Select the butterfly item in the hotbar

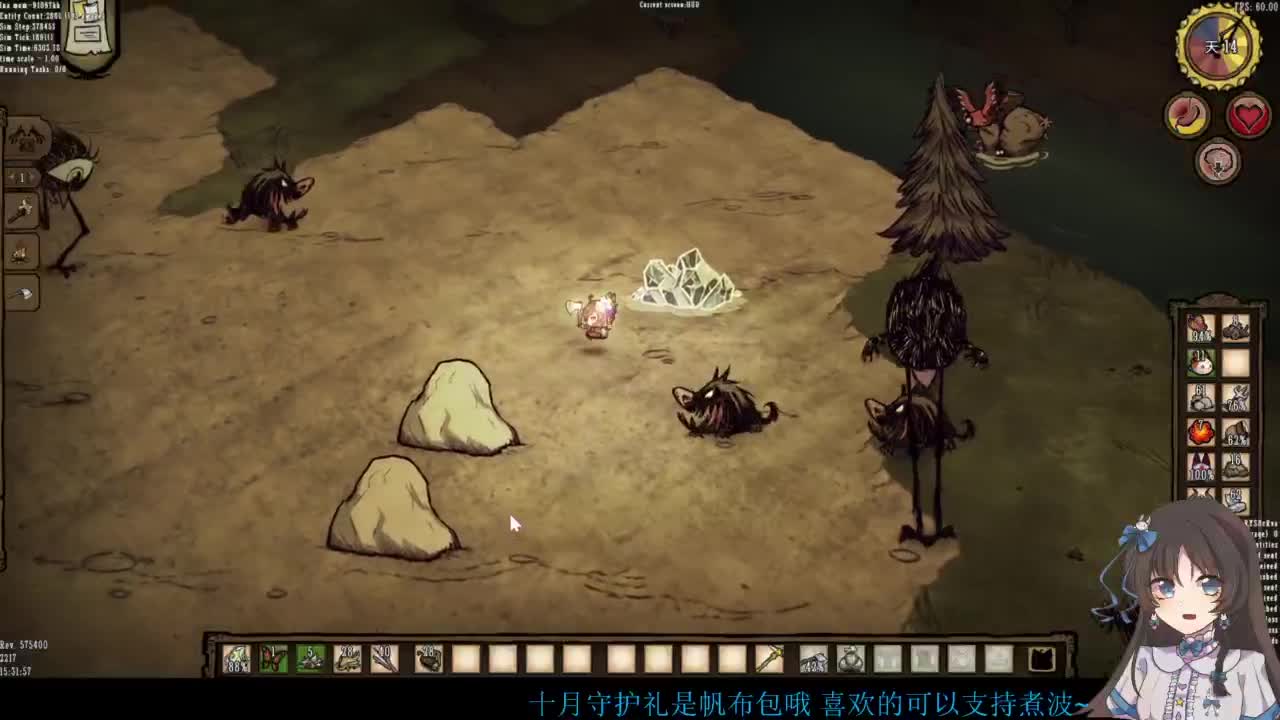(273, 658)
